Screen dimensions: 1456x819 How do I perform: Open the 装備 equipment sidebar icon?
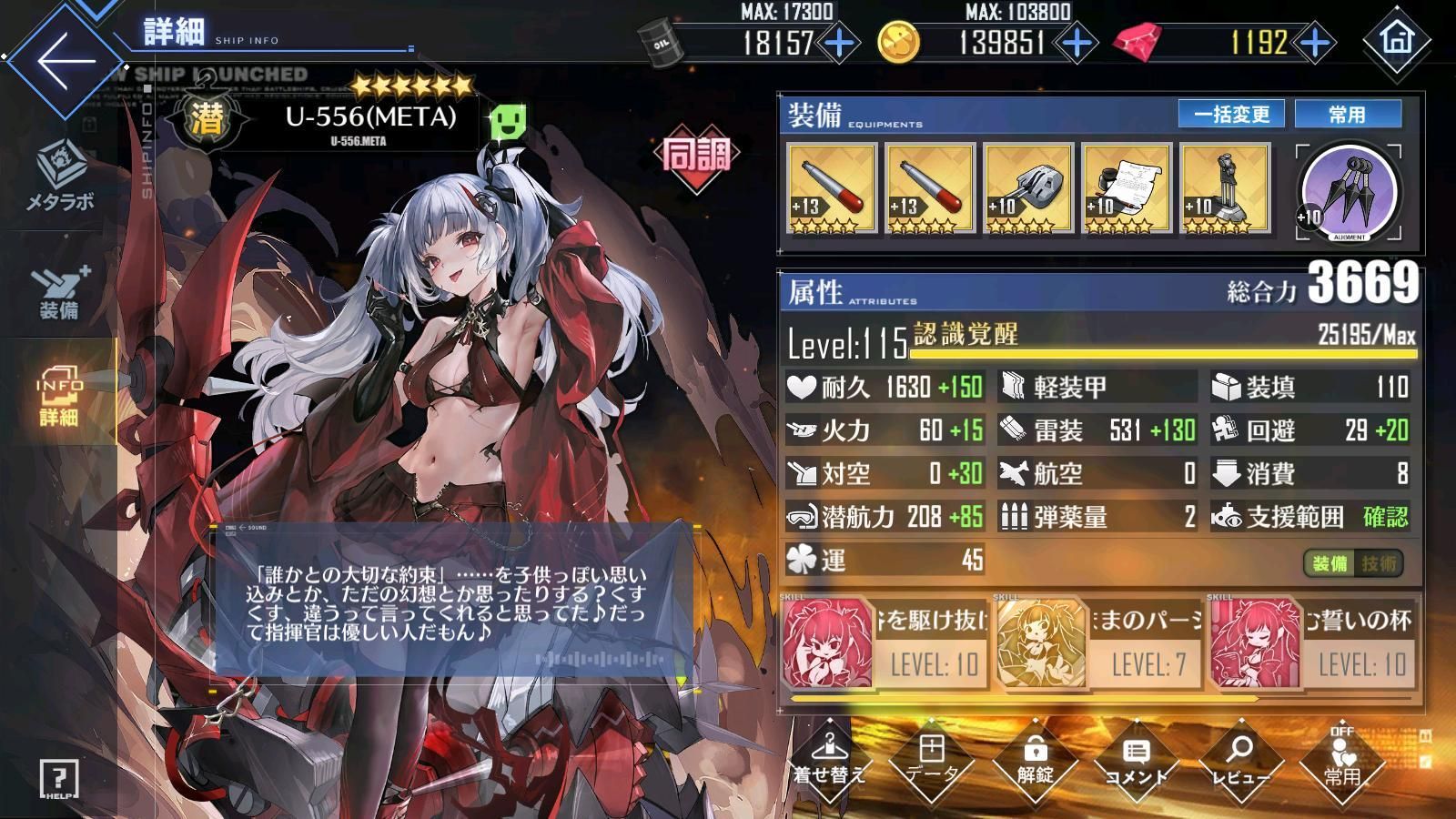[x=57, y=287]
